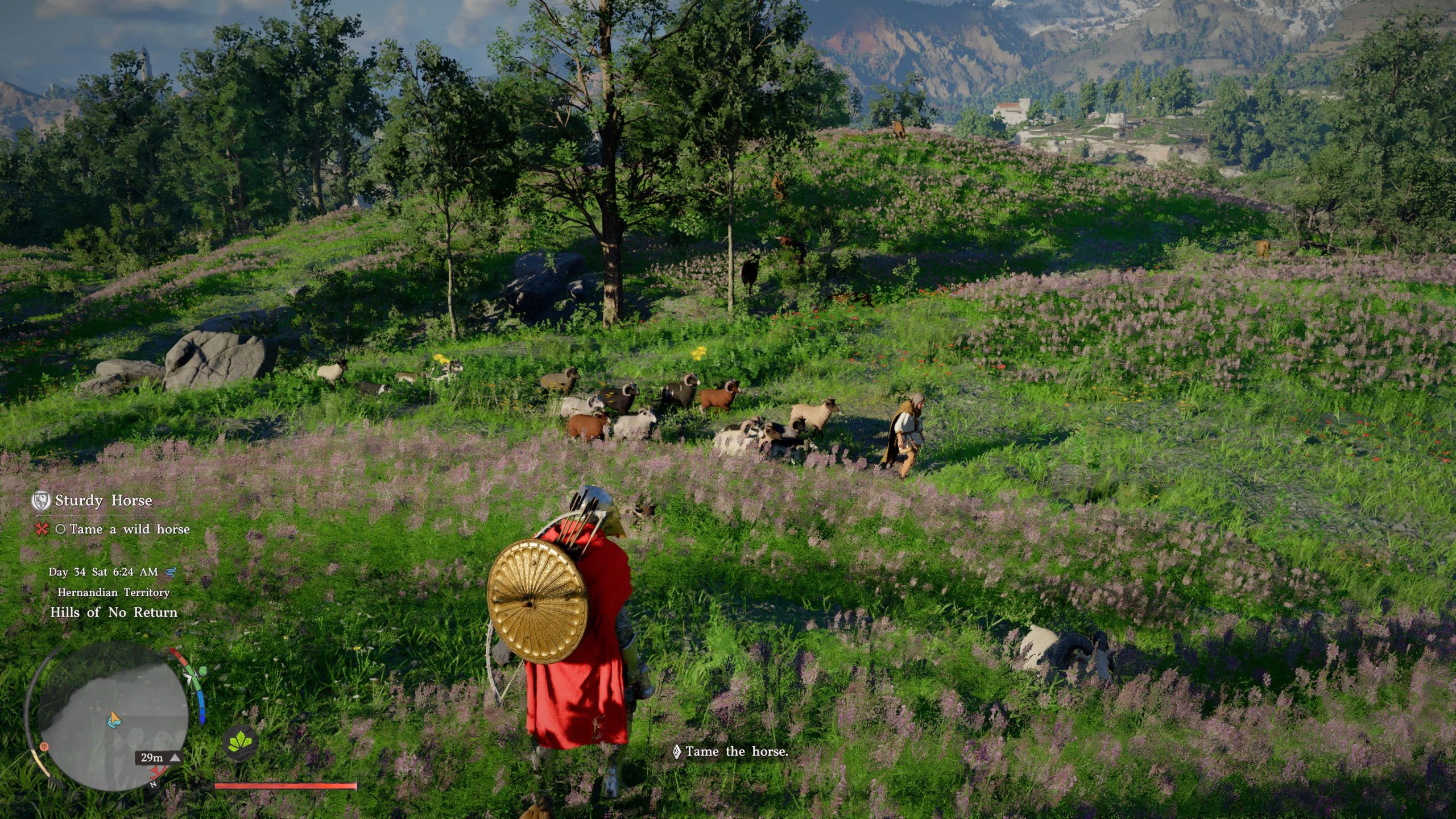Click the 29m distance marker on minimap
Screen dimensions: 1456x819
tap(158, 758)
